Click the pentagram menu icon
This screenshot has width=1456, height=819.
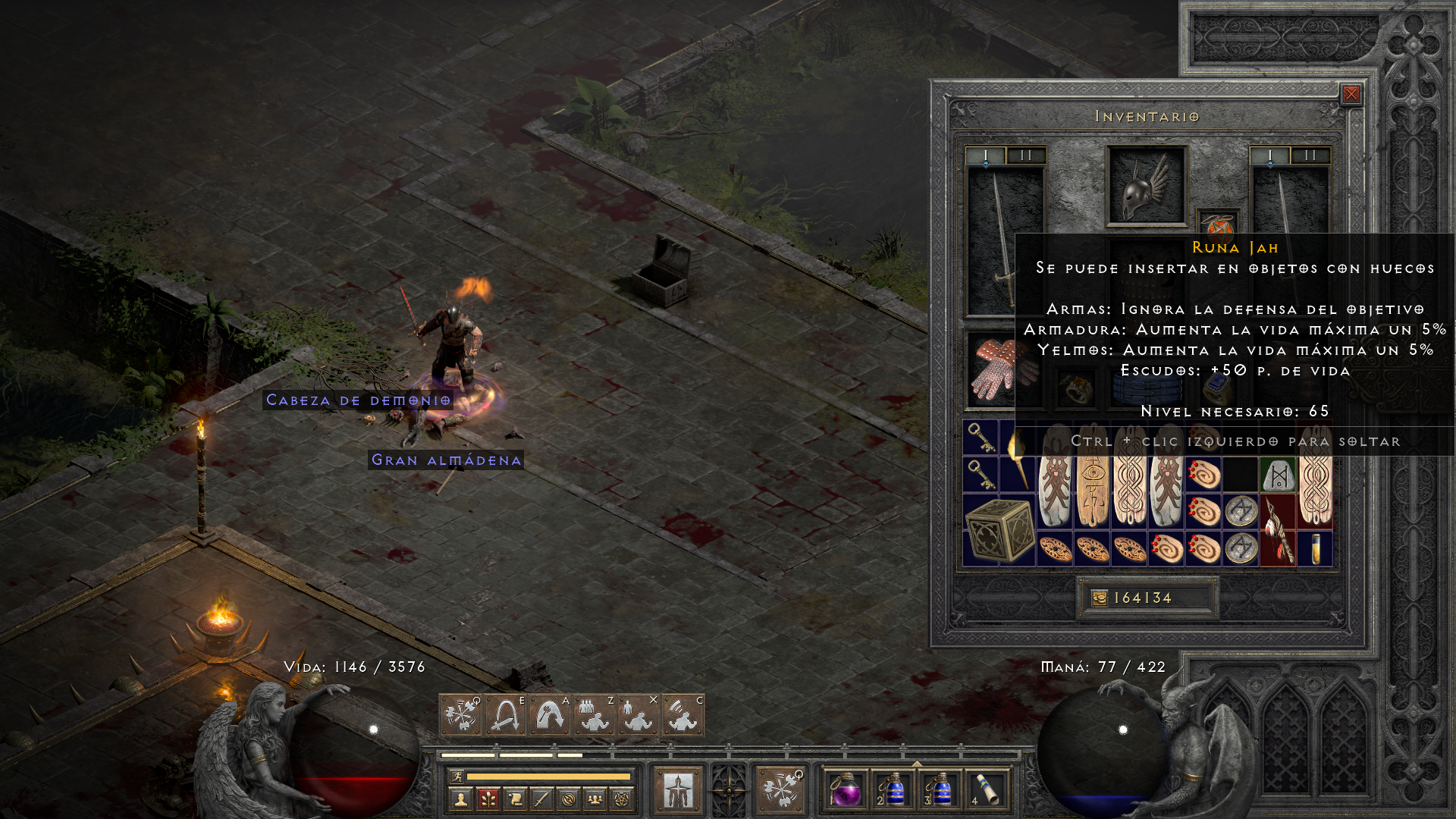[621, 799]
